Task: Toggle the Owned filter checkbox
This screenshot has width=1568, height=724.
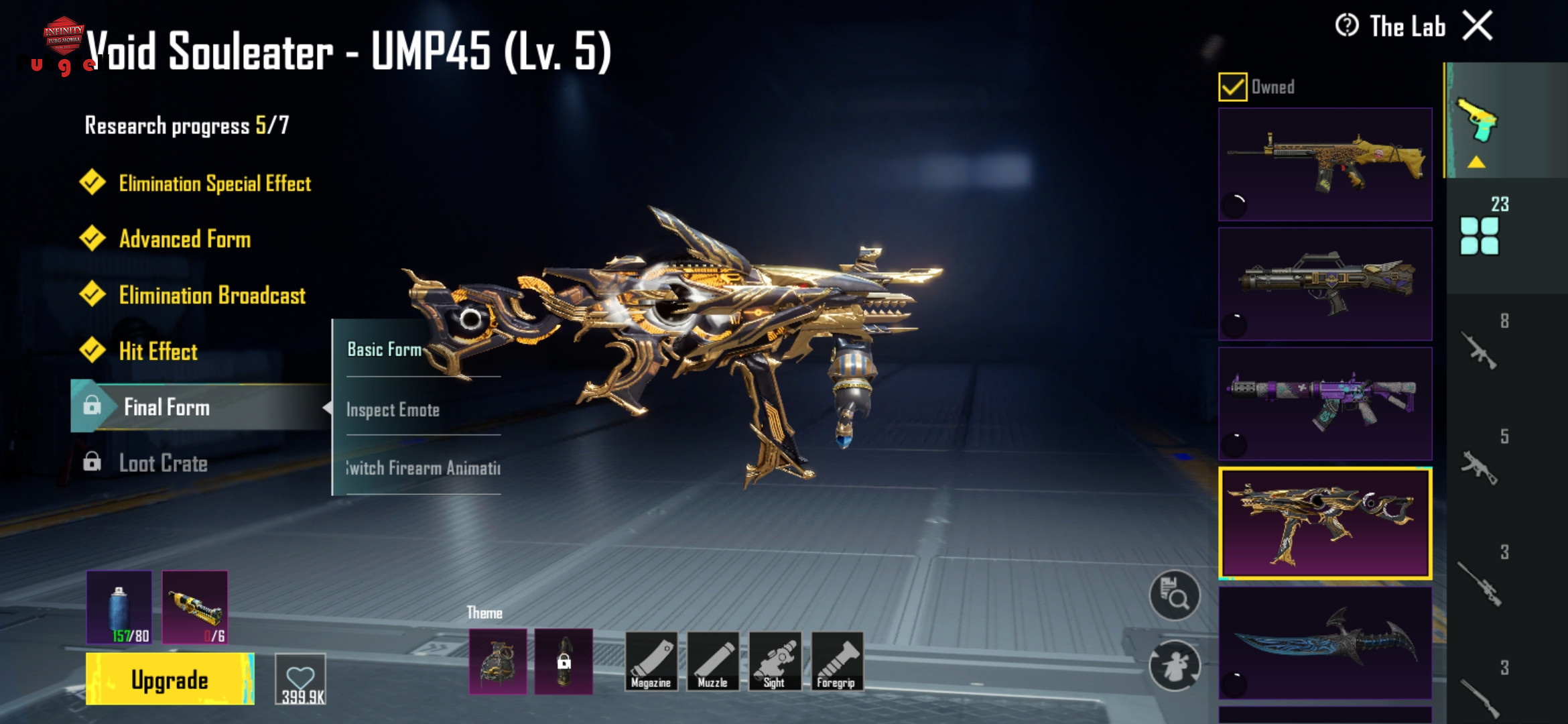Action: 1232,87
